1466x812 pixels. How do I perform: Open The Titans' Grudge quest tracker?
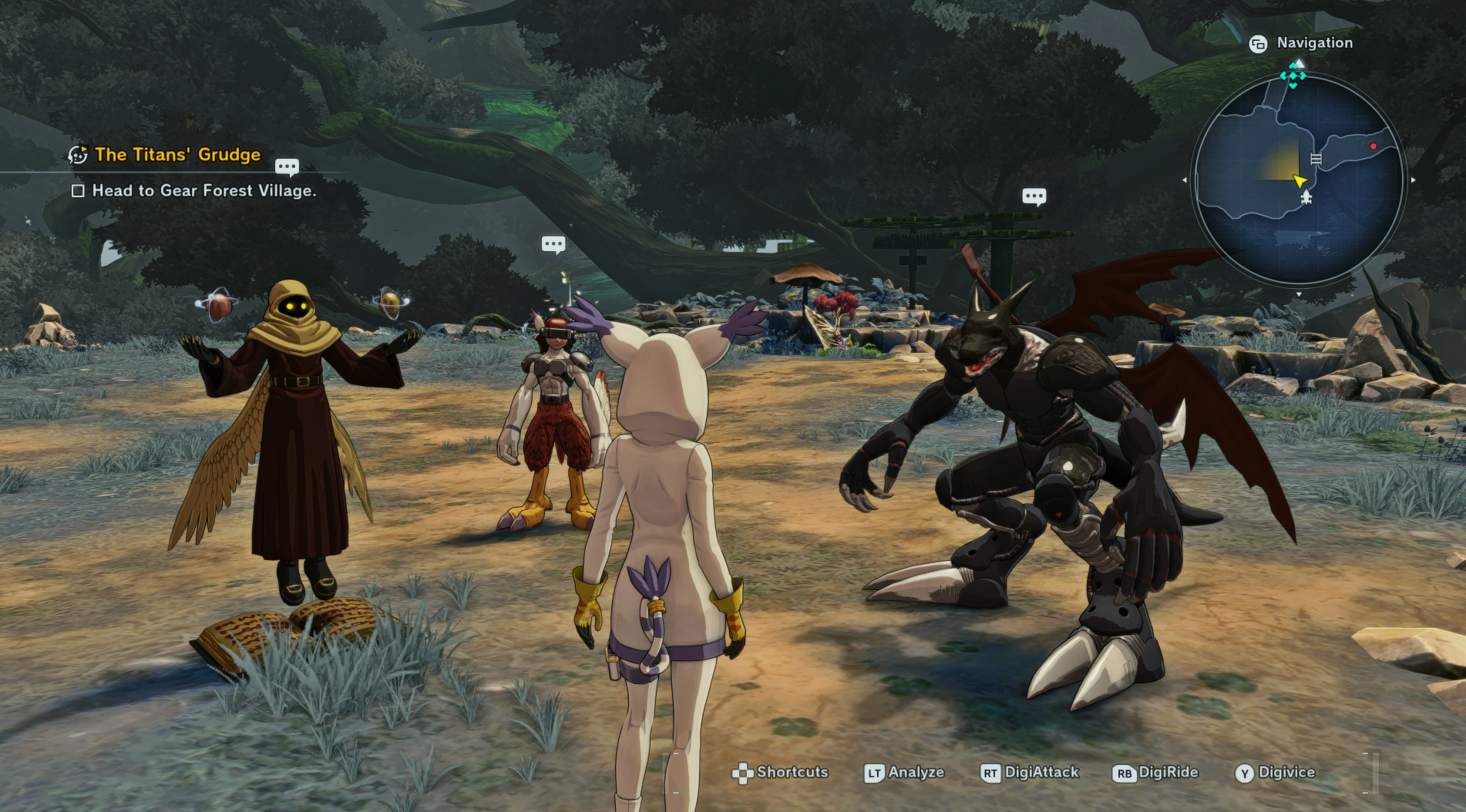pos(177,155)
